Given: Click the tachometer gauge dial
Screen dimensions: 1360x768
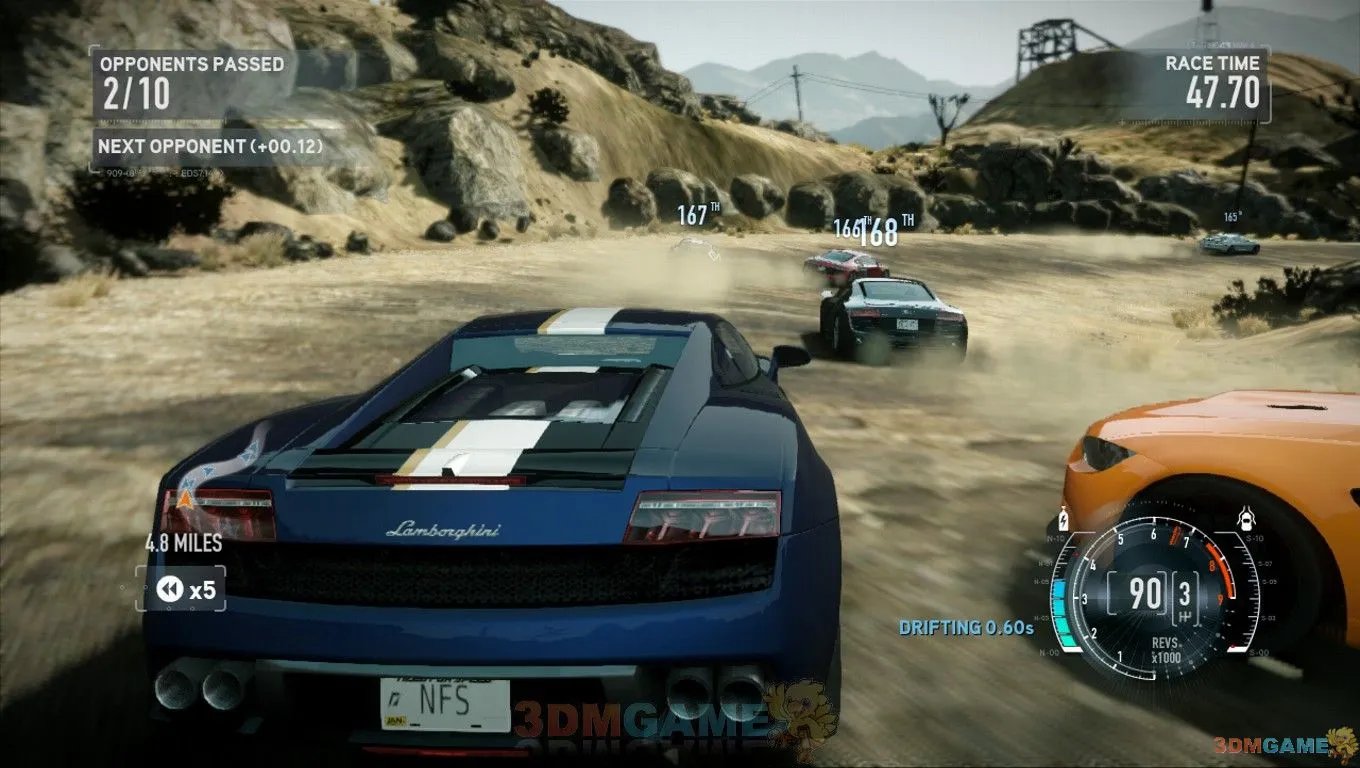Looking at the screenshot, I should pyautogui.click(x=1152, y=594).
